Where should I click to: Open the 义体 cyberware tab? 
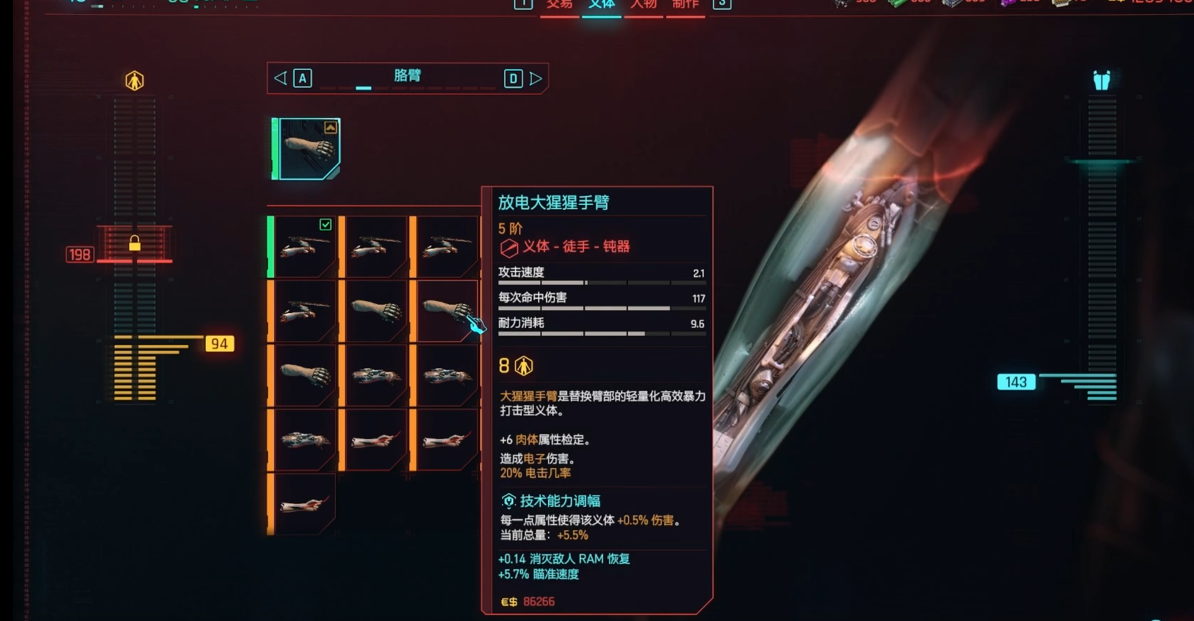point(601,5)
